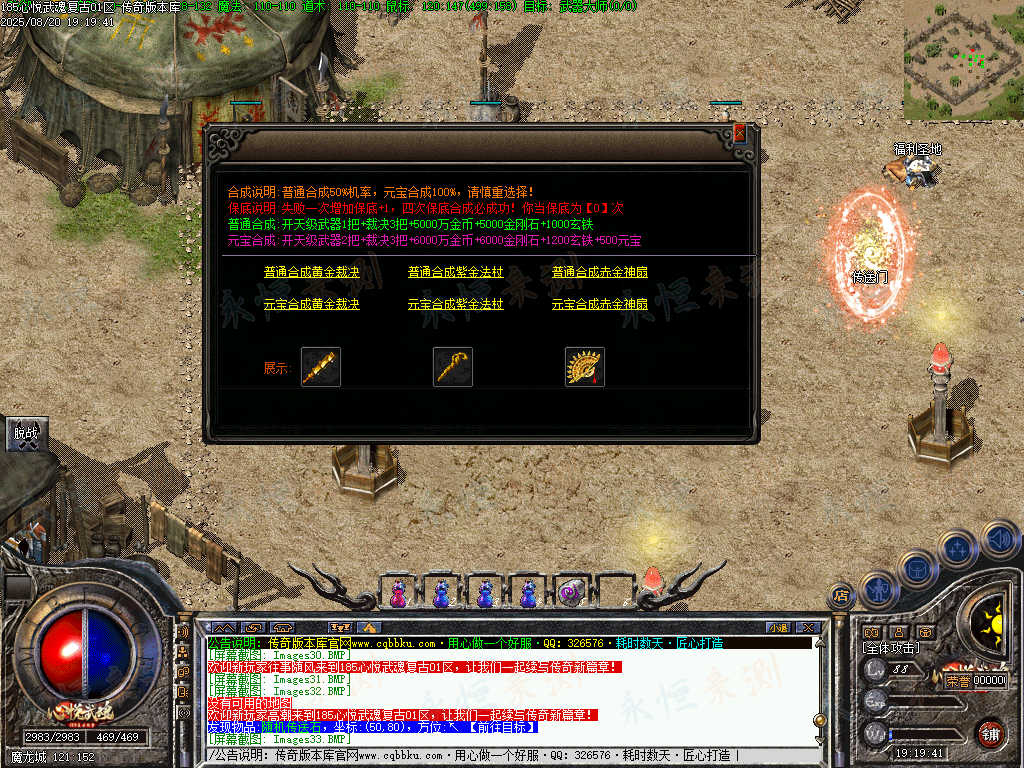
Task: Open the skills sparkle round button
Action: click(x=957, y=548)
